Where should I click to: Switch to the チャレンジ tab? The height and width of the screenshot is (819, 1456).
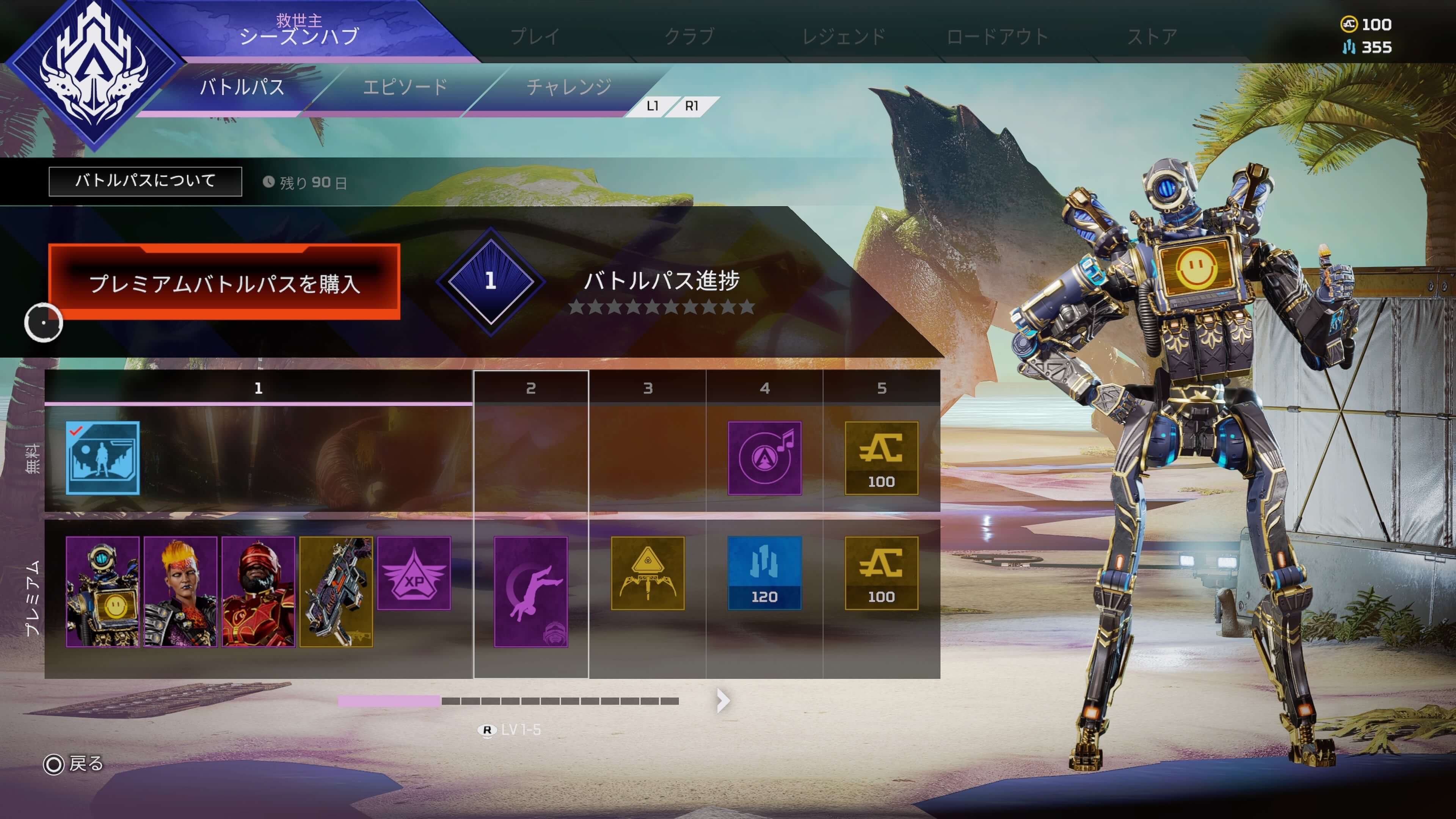click(x=569, y=87)
